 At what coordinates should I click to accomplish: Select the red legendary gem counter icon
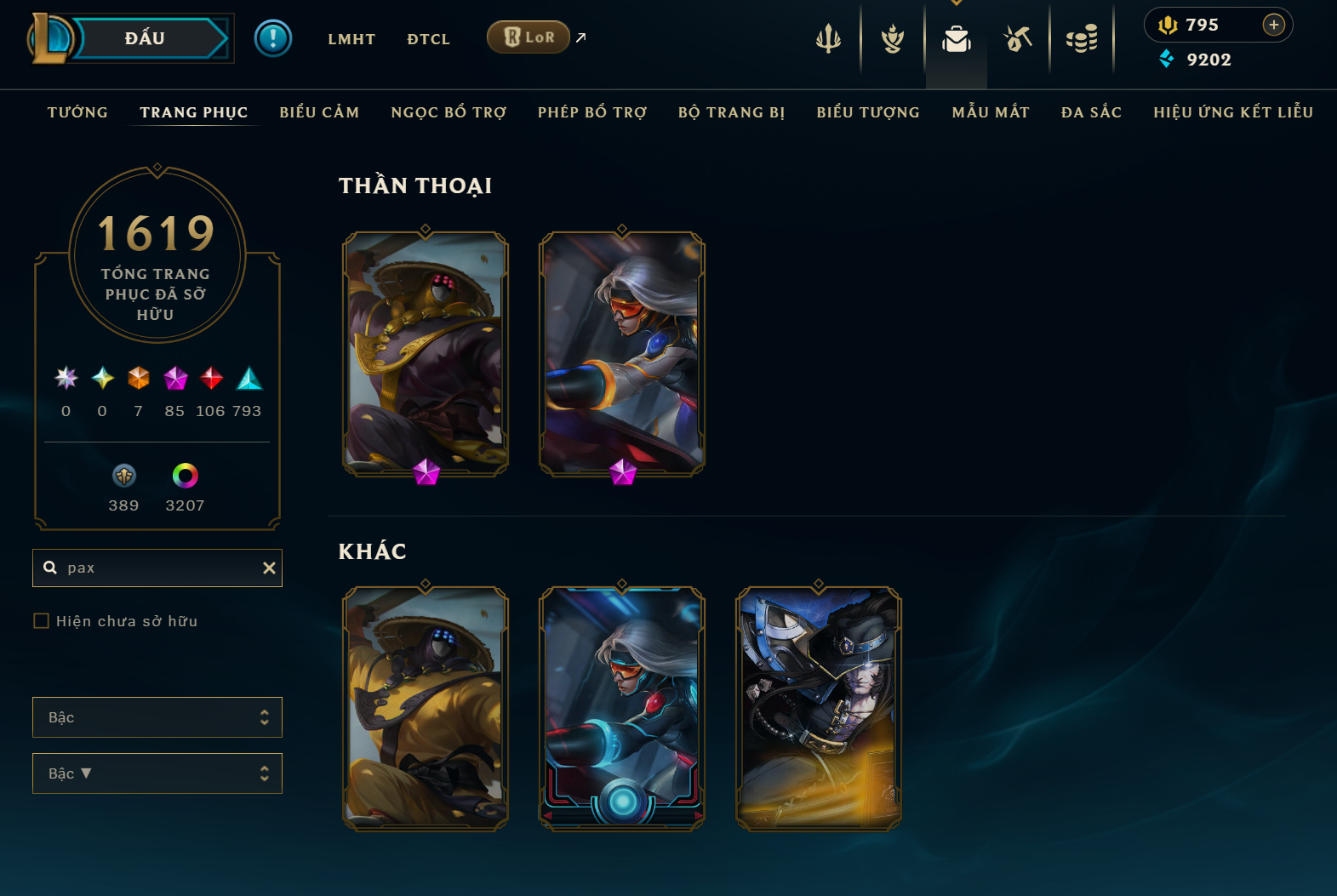211,379
